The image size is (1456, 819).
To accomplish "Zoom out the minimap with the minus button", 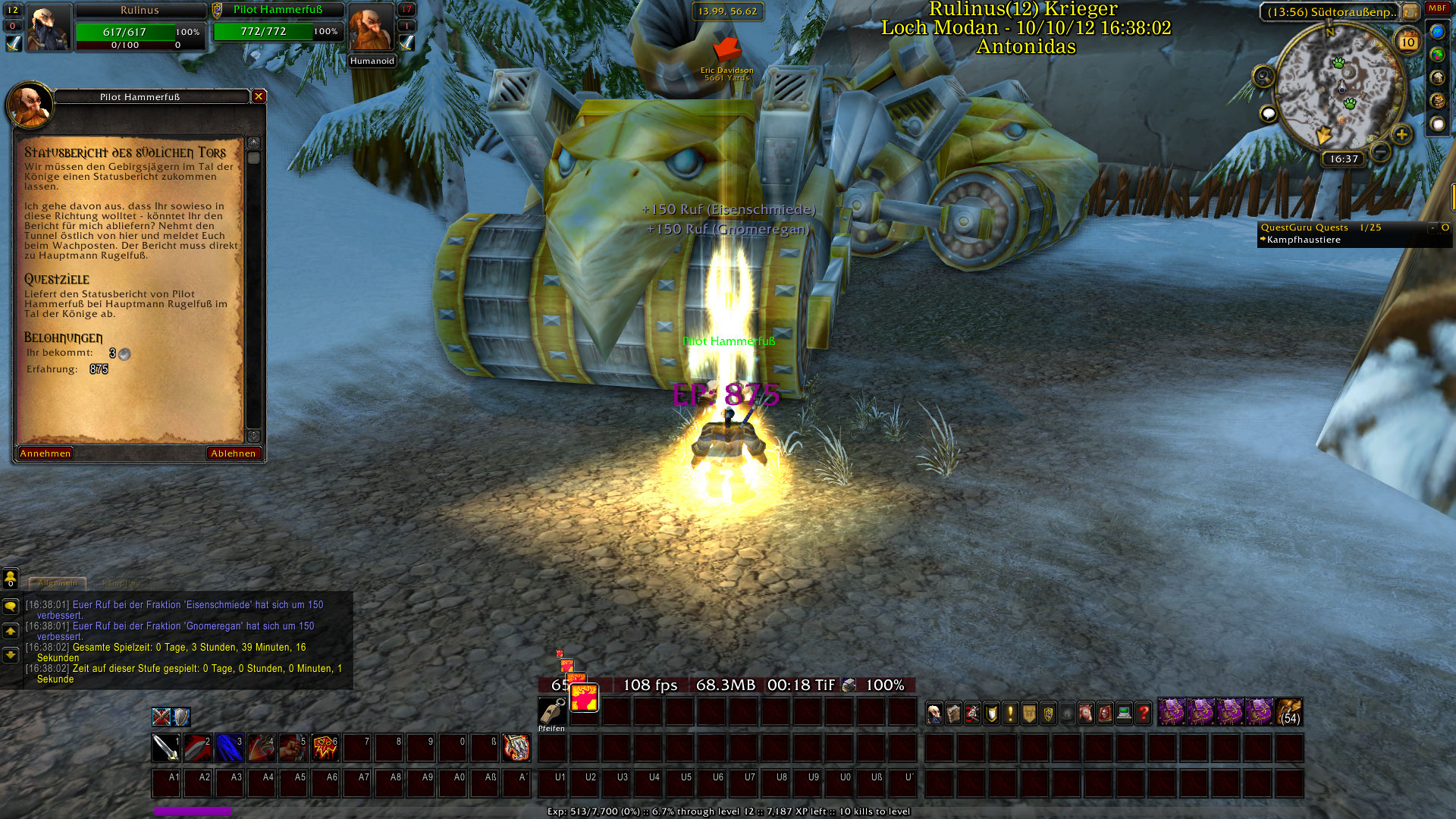I will tap(1381, 152).
